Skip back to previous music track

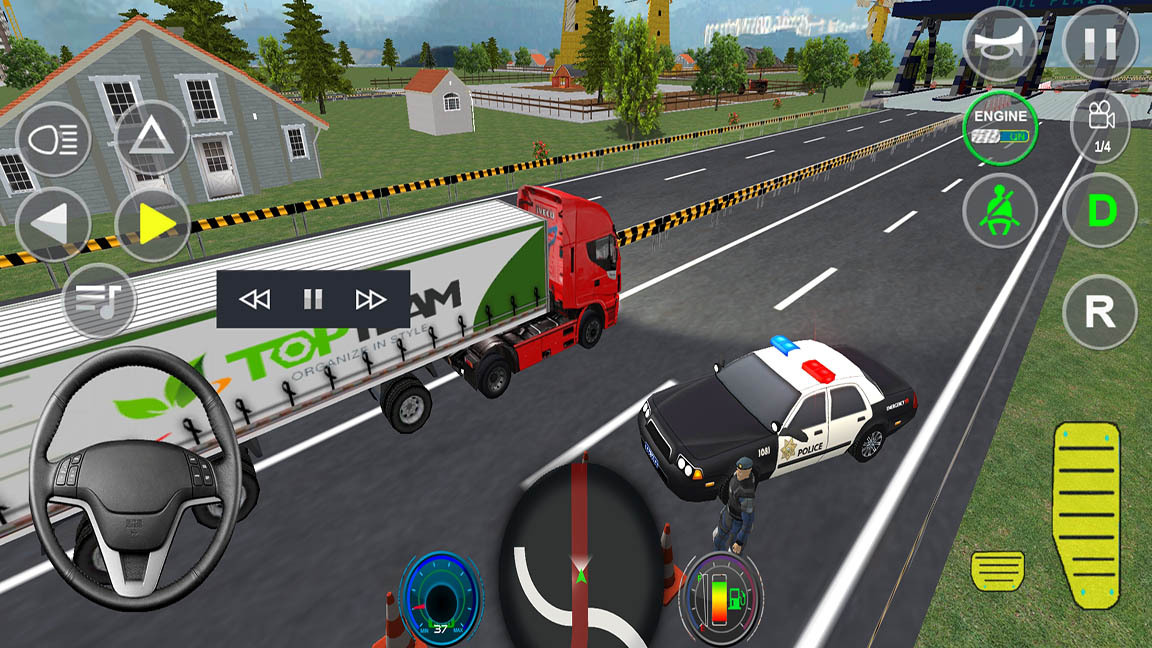coord(255,299)
